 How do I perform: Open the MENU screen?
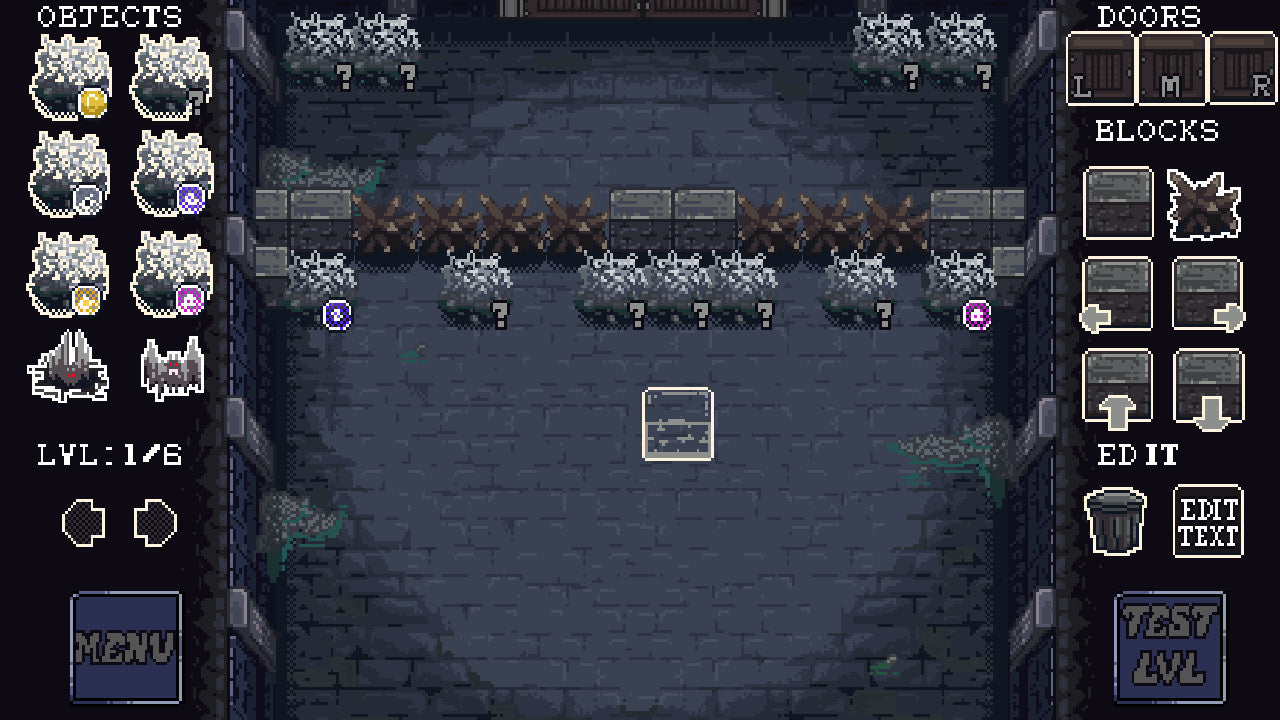125,645
